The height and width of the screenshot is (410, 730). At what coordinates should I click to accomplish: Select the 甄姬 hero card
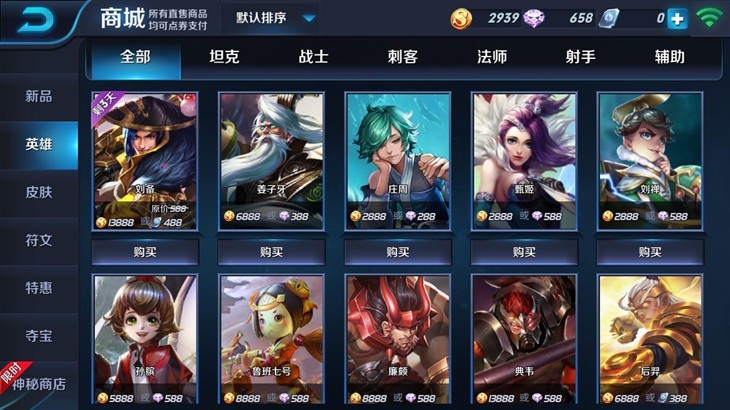pyautogui.click(x=523, y=160)
